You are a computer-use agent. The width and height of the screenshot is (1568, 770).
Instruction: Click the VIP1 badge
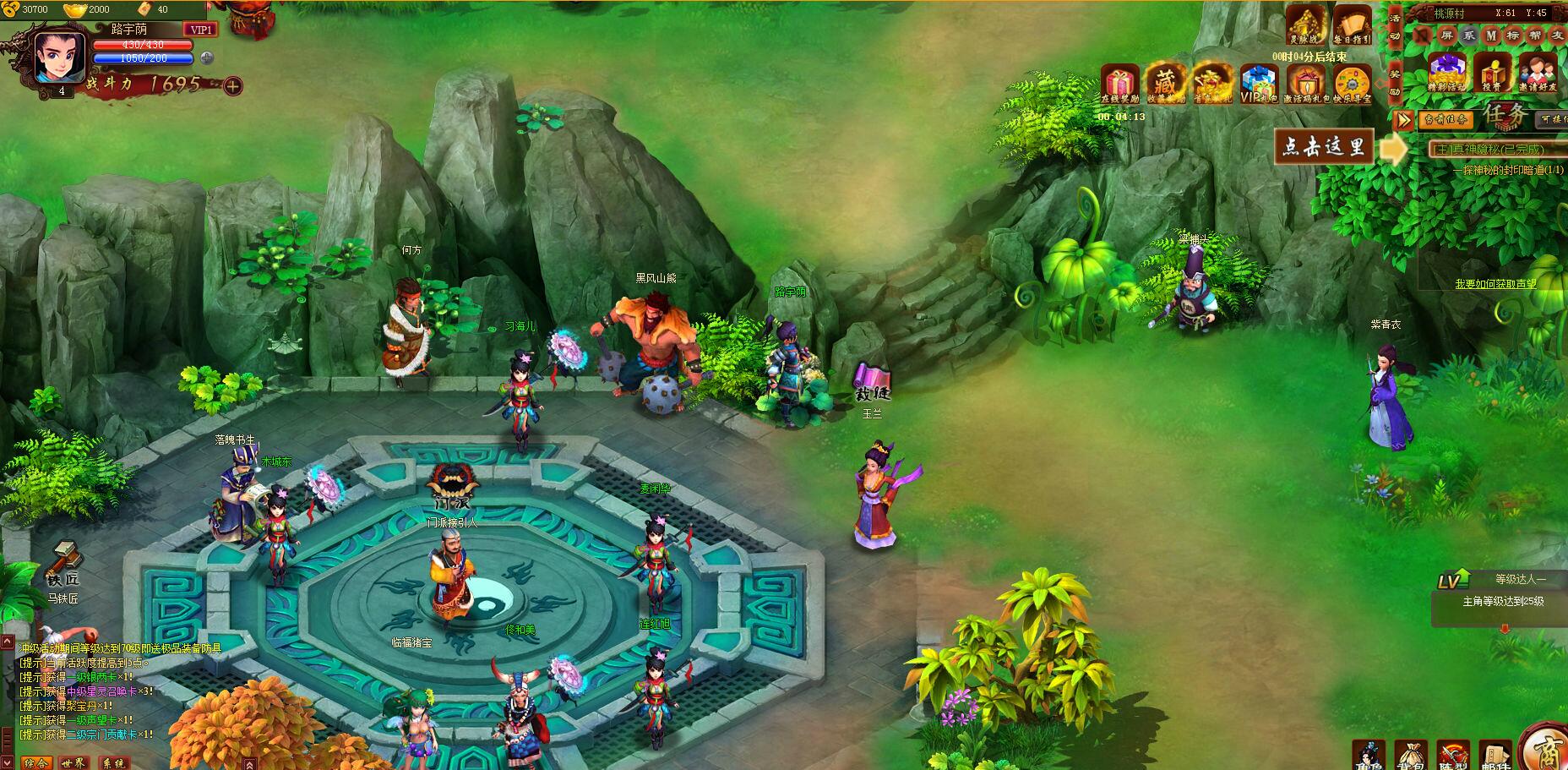202,30
